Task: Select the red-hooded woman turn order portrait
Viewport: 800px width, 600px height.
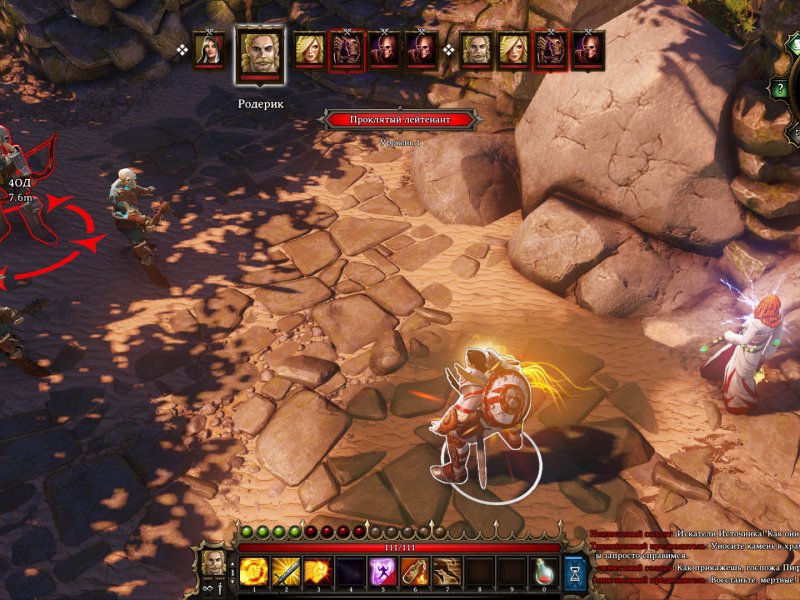Action: tap(210, 51)
